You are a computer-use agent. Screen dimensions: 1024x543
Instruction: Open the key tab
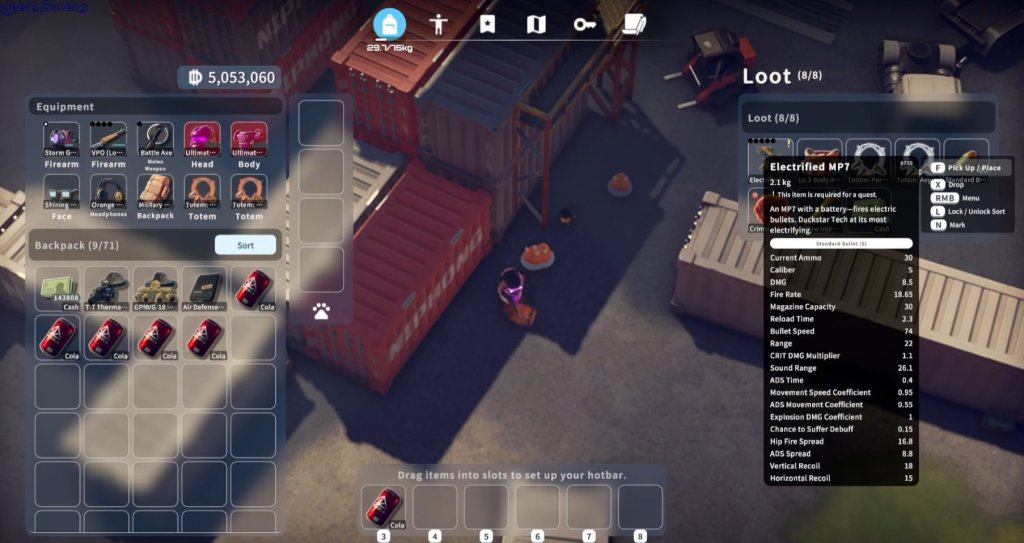click(x=585, y=25)
